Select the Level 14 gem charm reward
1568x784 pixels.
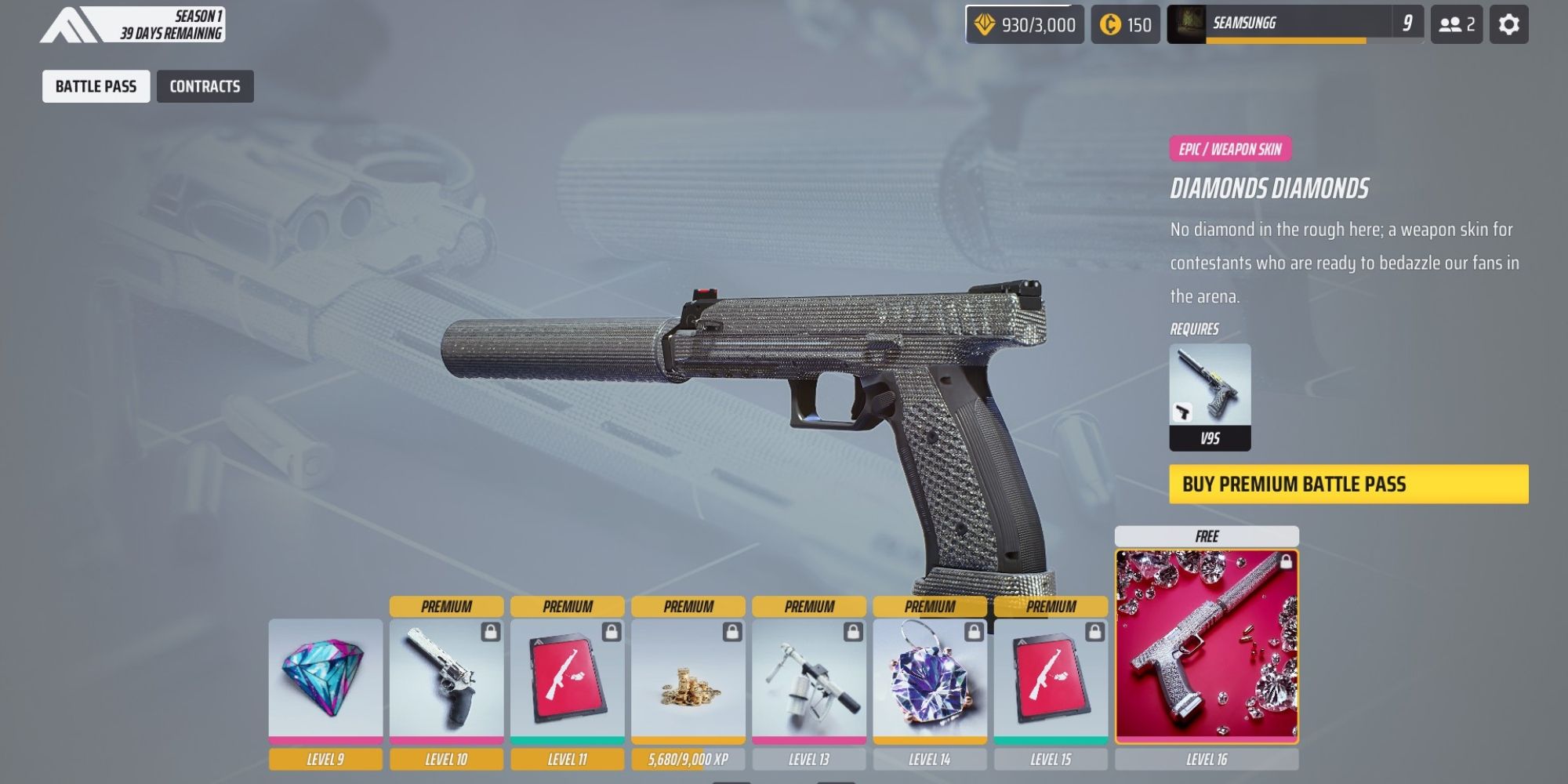coord(930,679)
